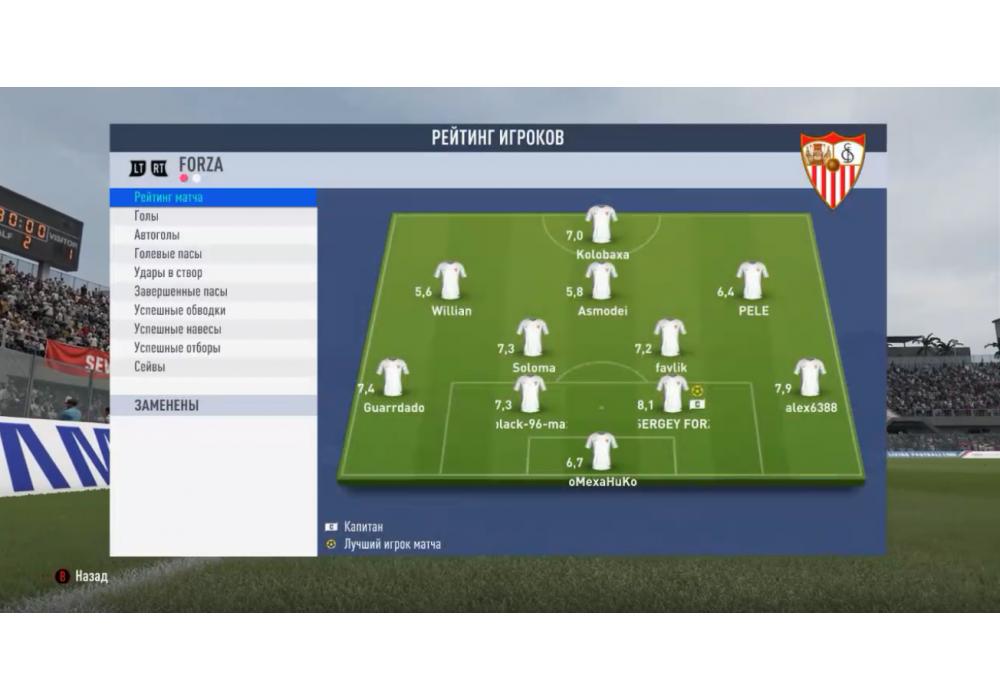Select goalkeeper oMexaHuKo's shirt
Viewport: 1000px width, 700px height.
[601, 452]
